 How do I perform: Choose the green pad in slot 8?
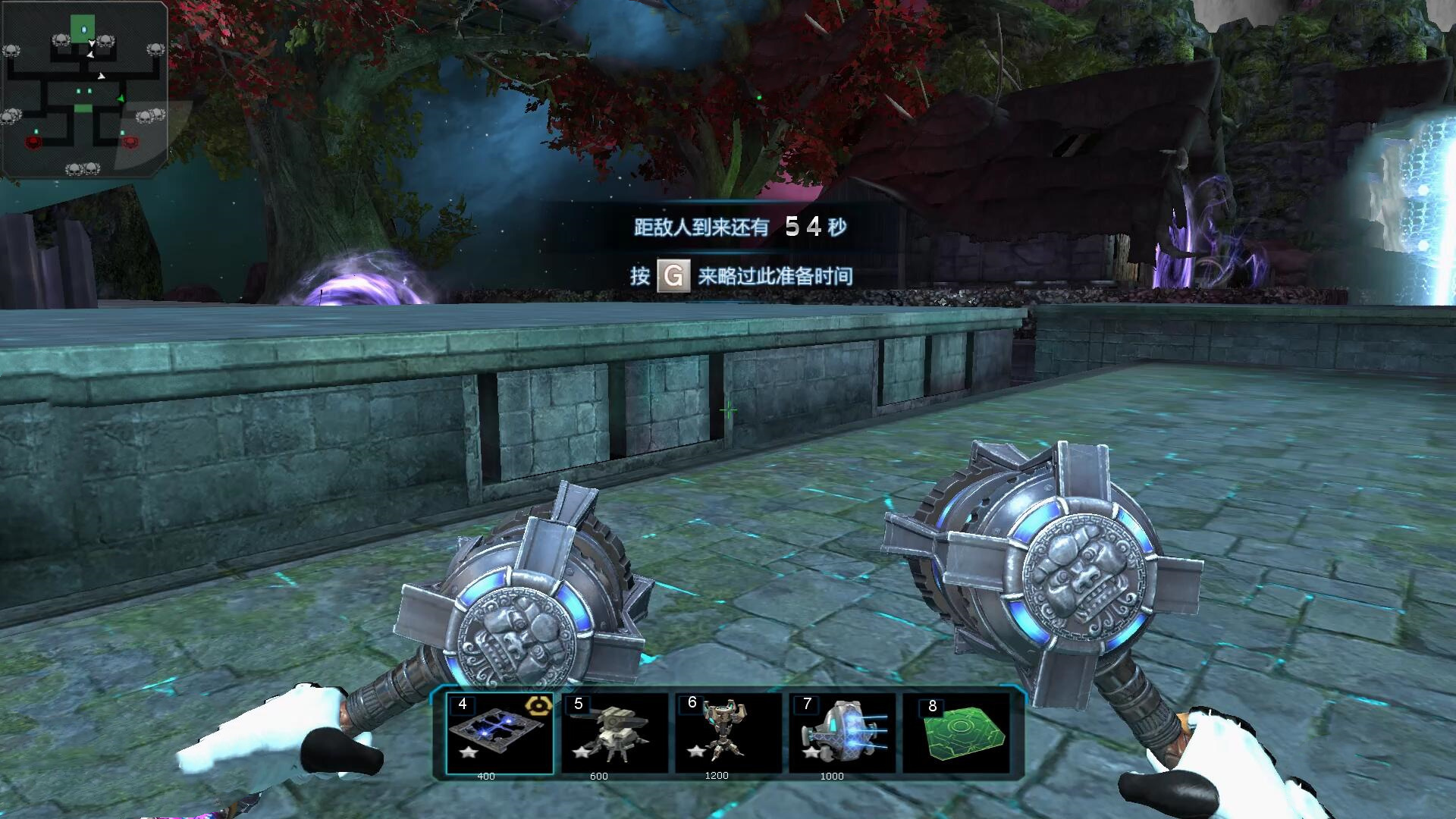[x=955, y=733]
